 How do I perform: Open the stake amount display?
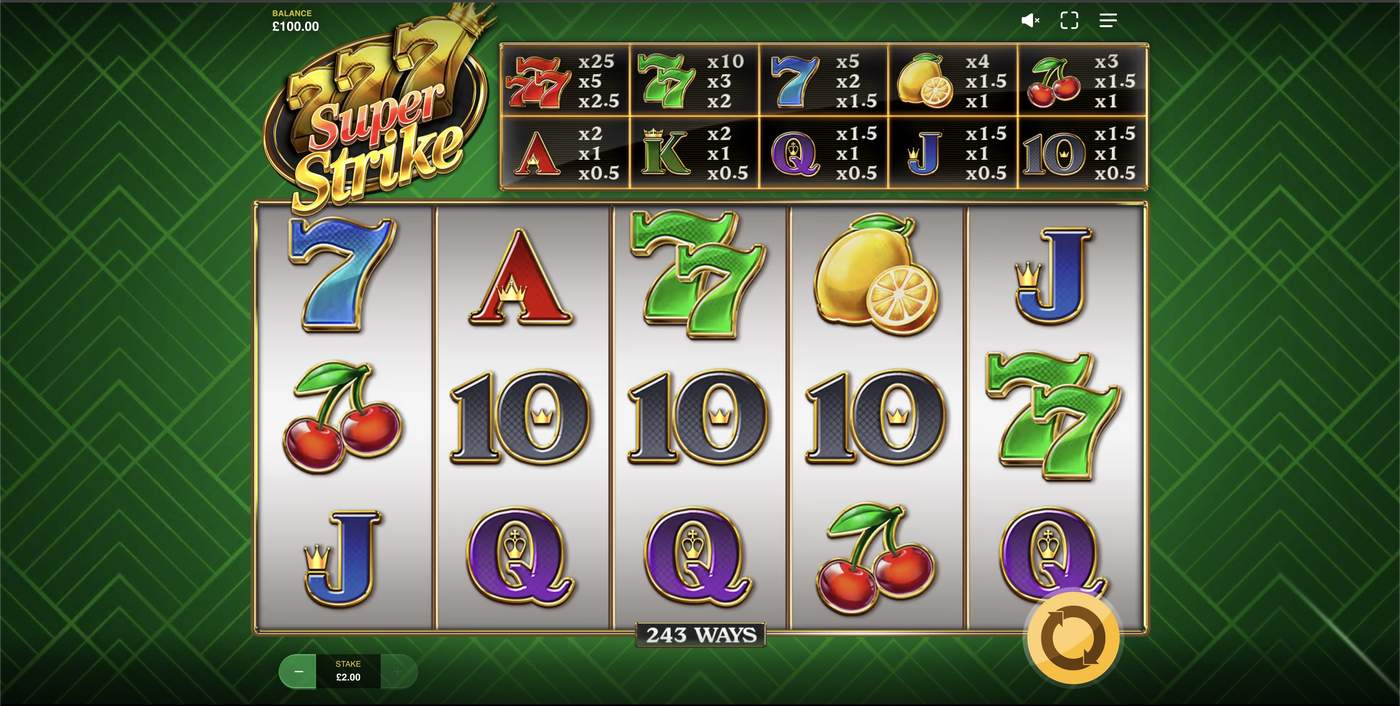tap(348, 671)
